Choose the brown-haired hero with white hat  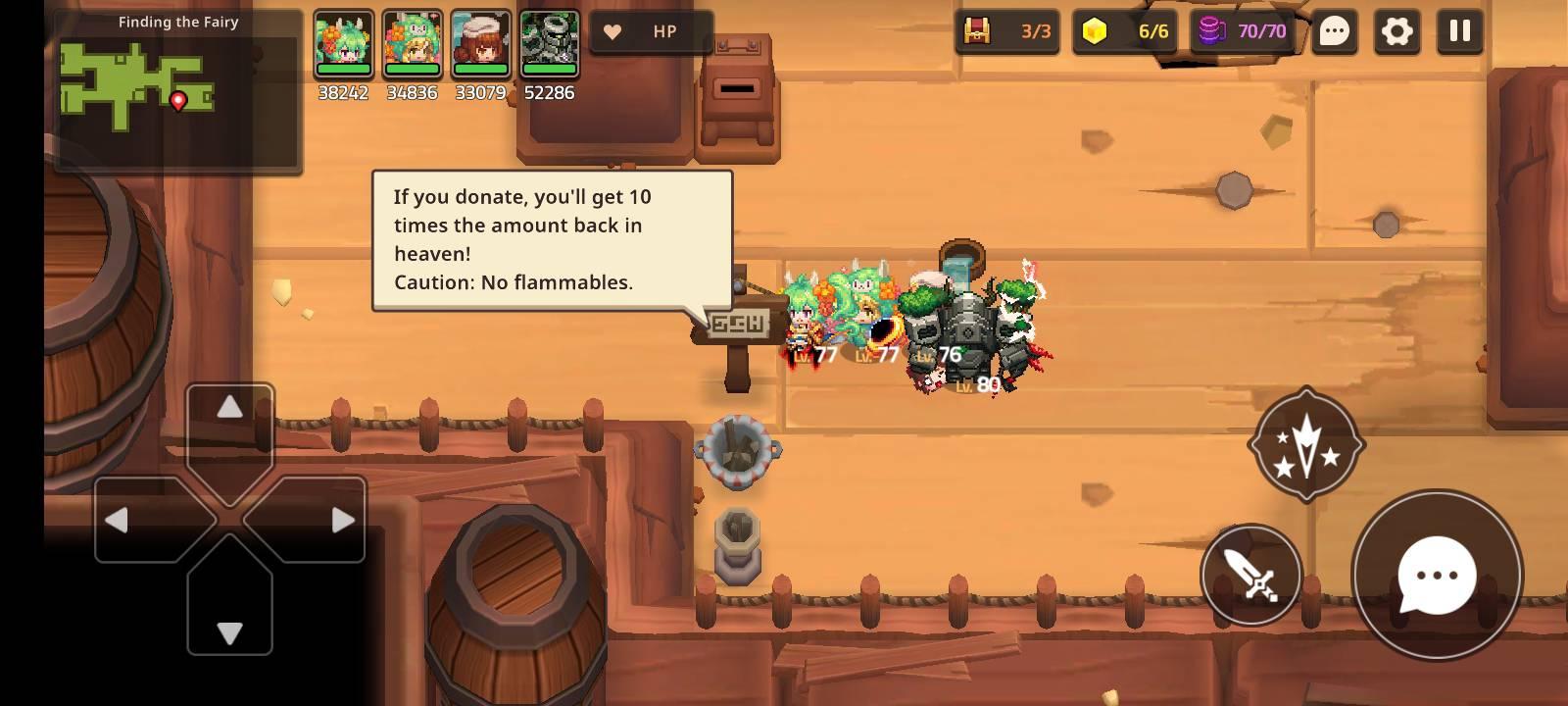[x=480, y=45]
